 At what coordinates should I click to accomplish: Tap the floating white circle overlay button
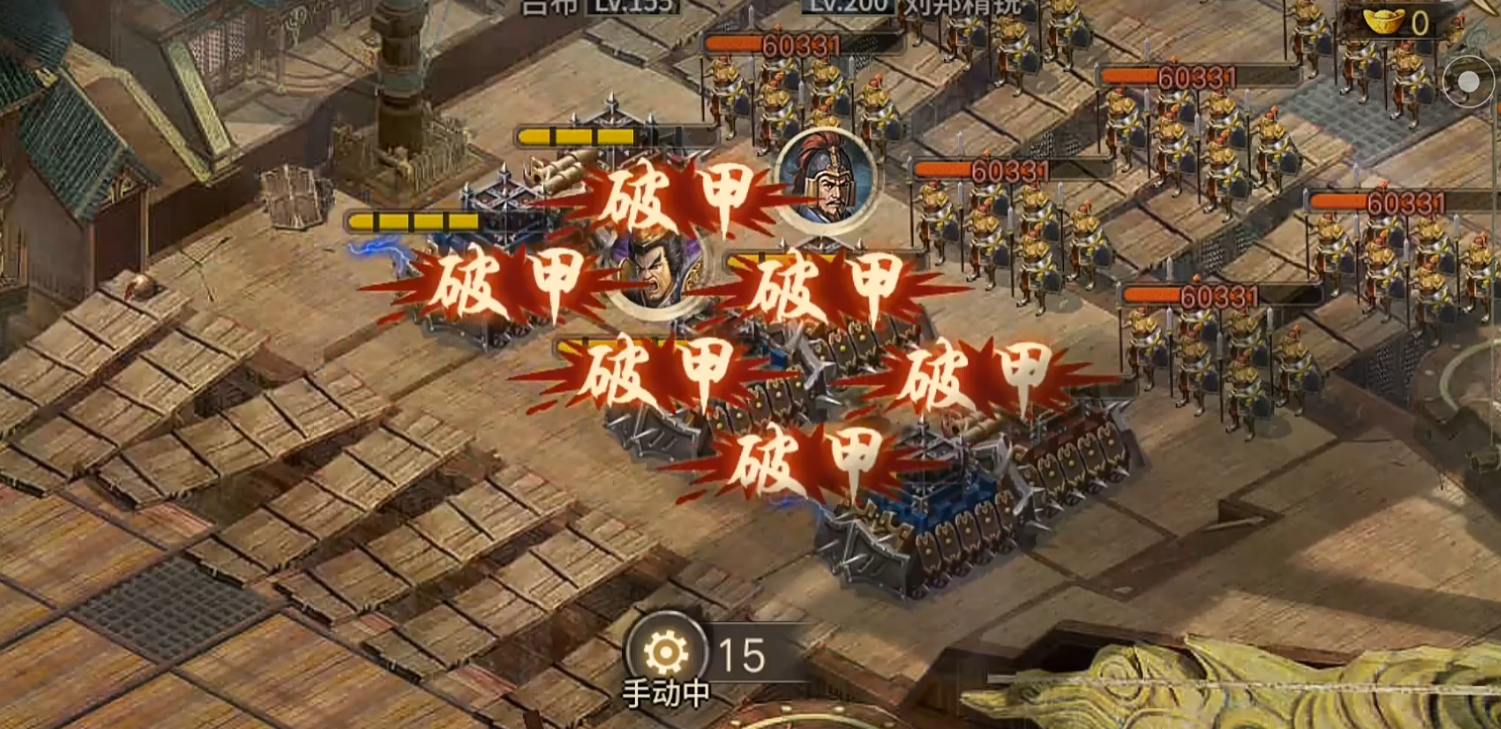(x=1468, y=82)
